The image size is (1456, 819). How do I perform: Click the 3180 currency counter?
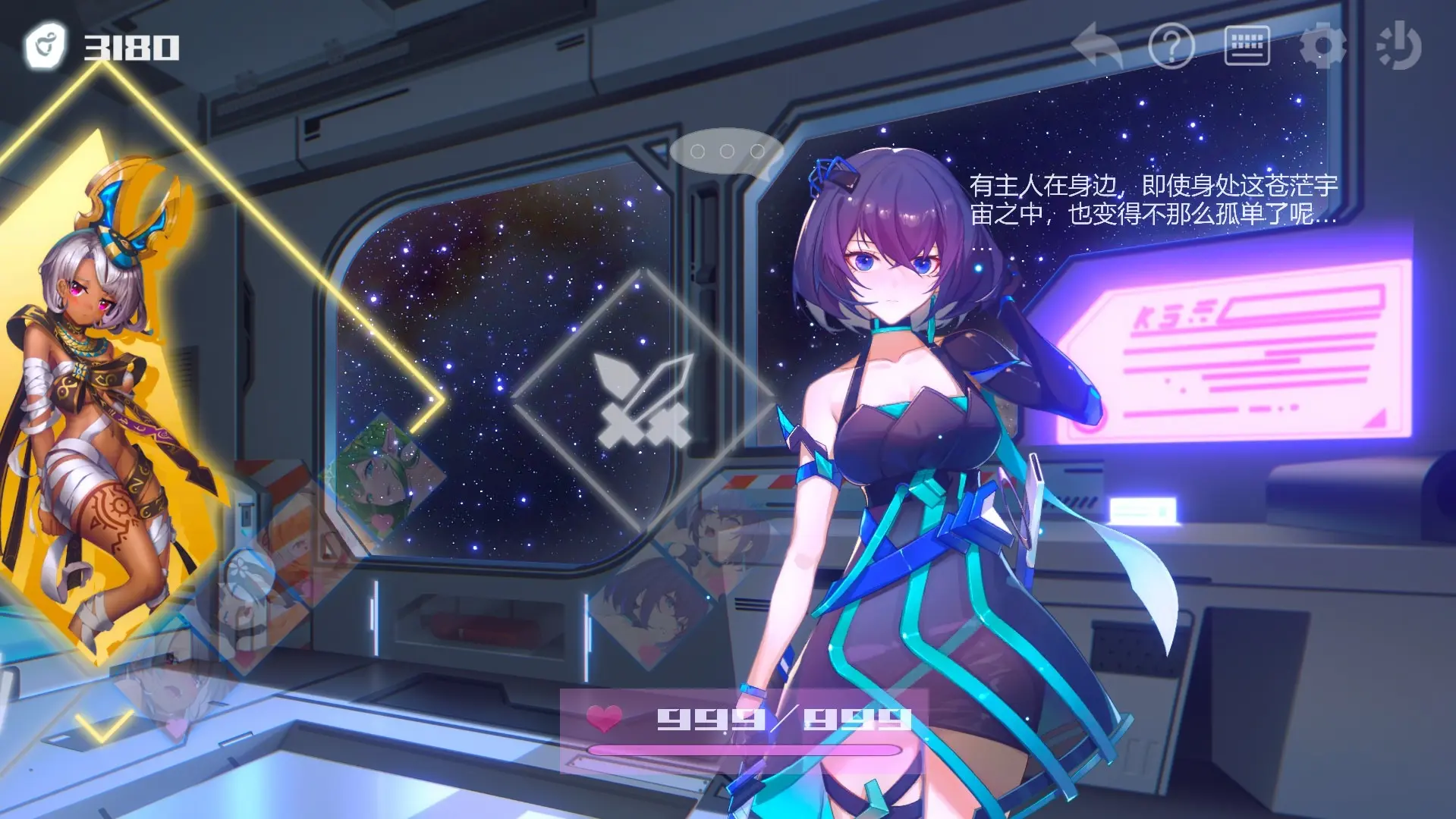(x=133, y=47)
